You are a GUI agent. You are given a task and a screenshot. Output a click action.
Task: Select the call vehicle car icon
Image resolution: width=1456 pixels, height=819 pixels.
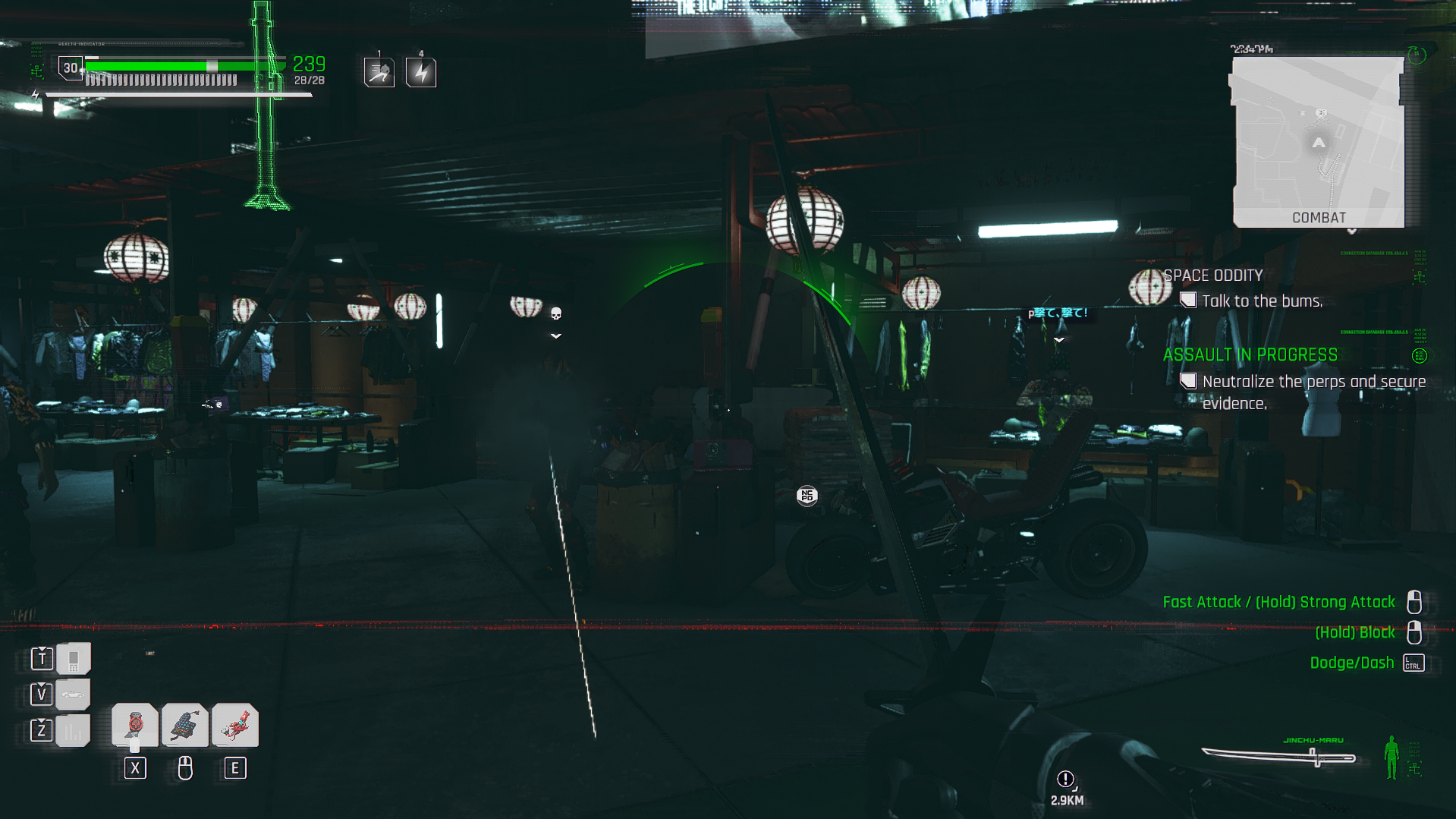(x=73, y=695)
